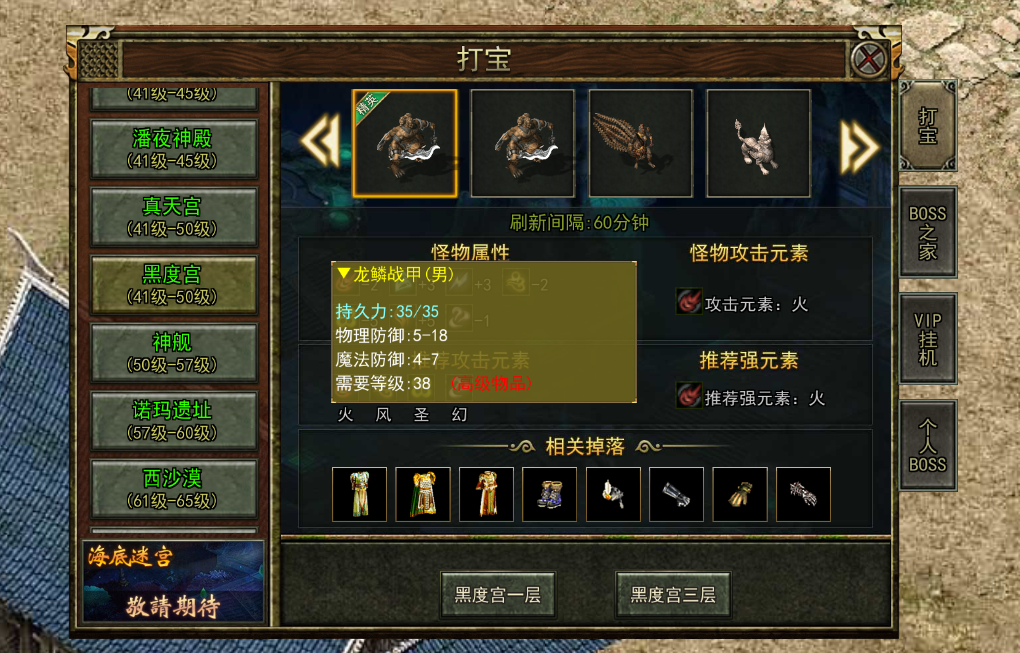The height and width of the screenshot is (653, 1020).
Task: Select 潘夜神殿 in the map list
Action: point(172,147)
